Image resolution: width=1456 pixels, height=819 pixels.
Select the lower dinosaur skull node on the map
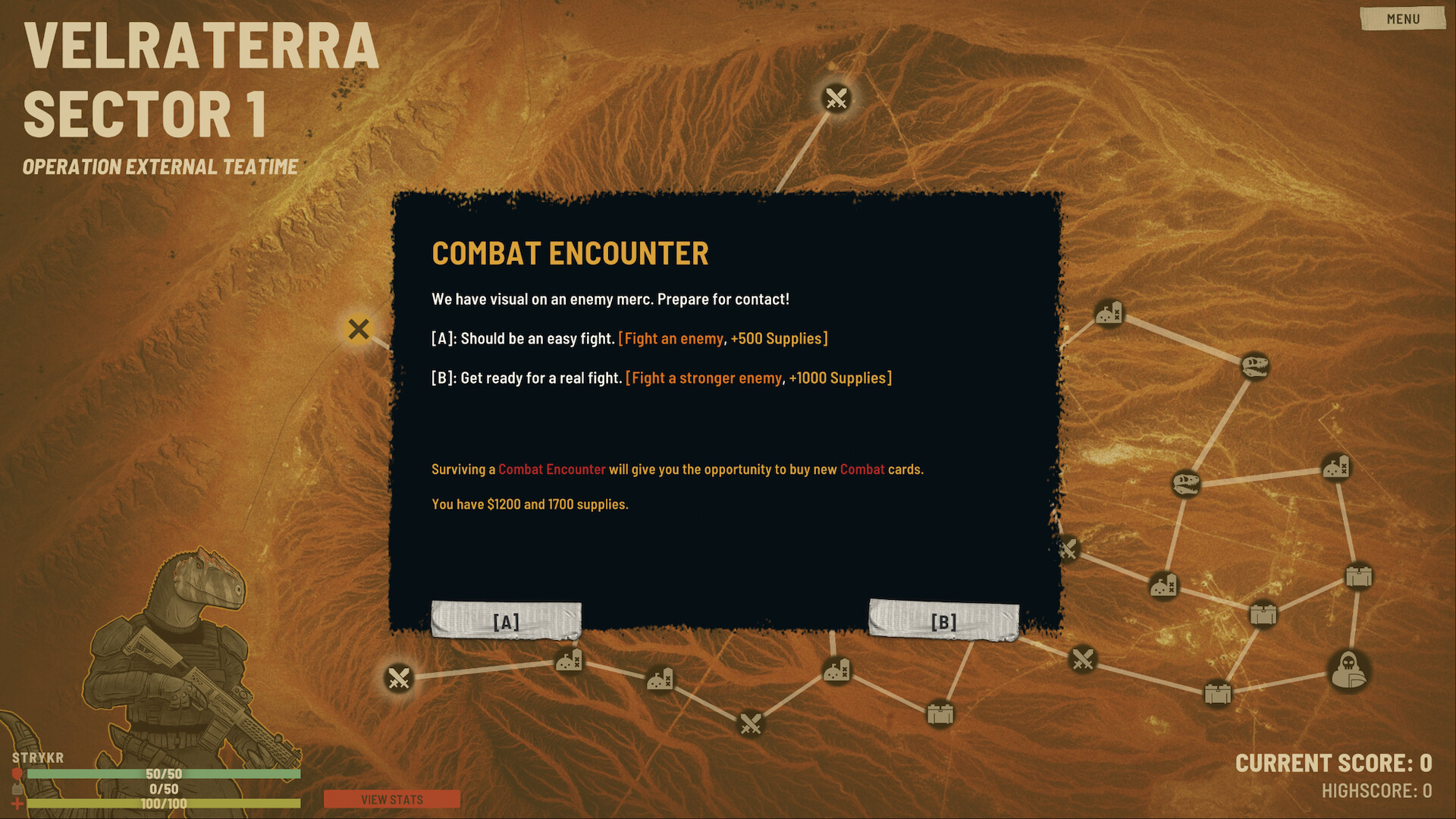pyautogui.click(x=1188, y=484)
